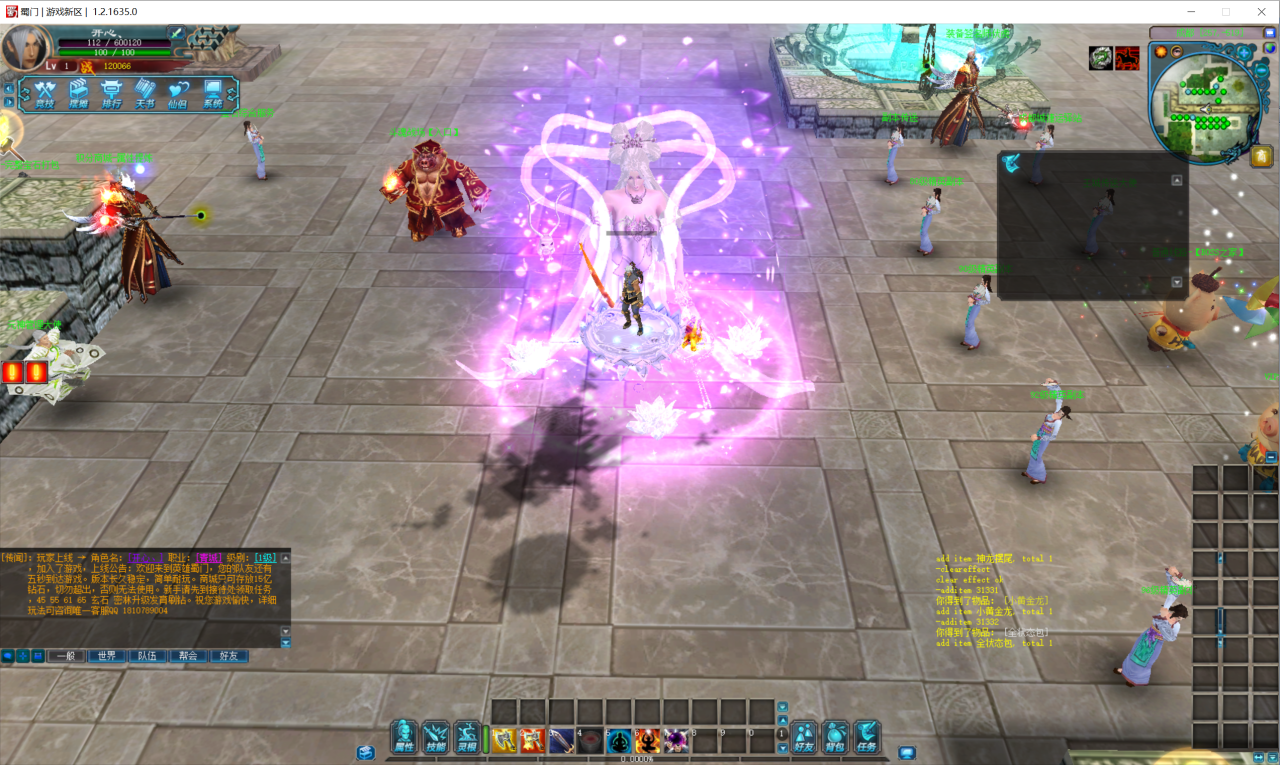The width and height of the screenshot is (1280, 765).
Task: Open the 属性 attributes panel
Action: coord(404,737)
